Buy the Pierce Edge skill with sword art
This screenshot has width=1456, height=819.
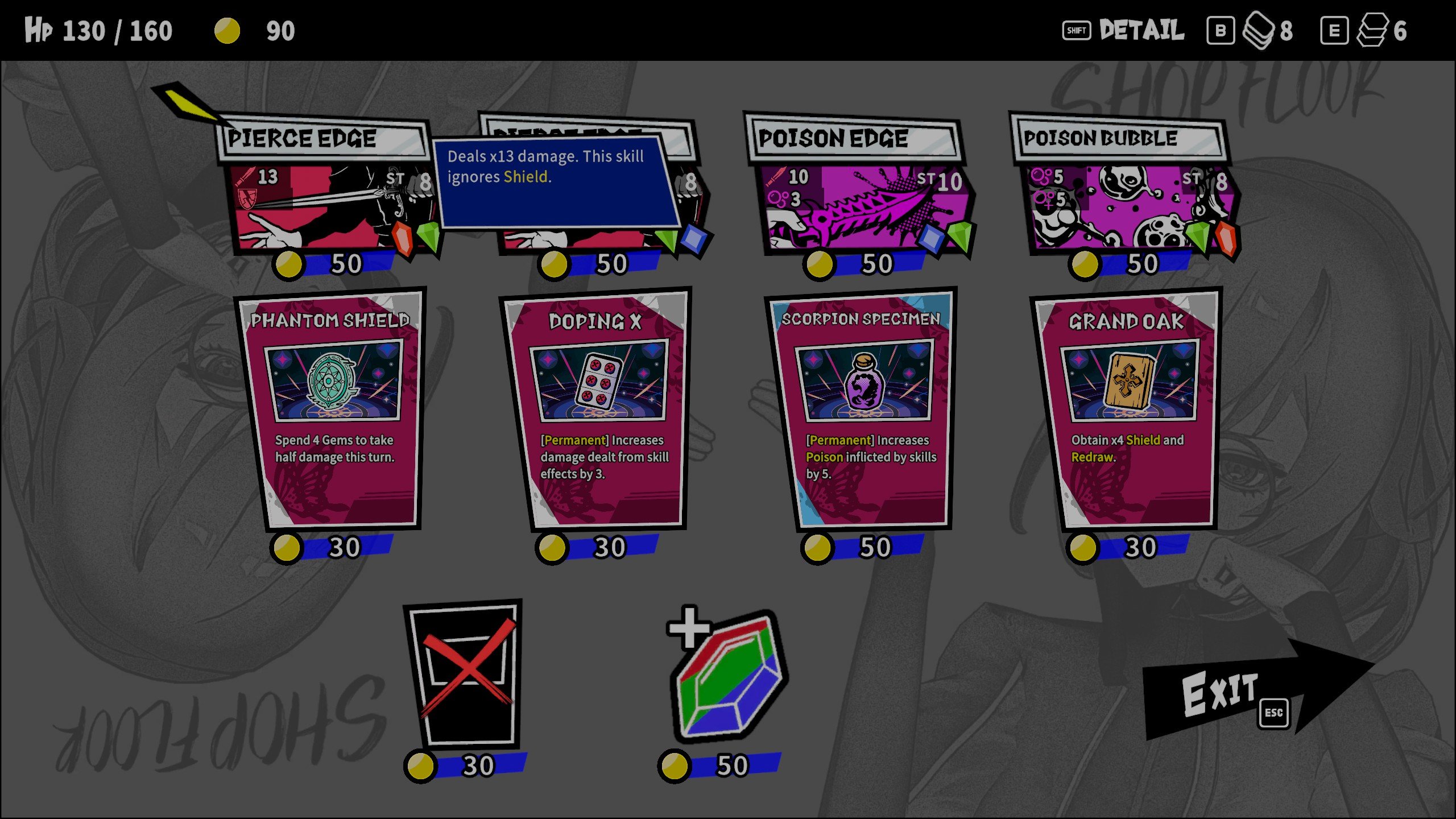(x=327, y=193)
